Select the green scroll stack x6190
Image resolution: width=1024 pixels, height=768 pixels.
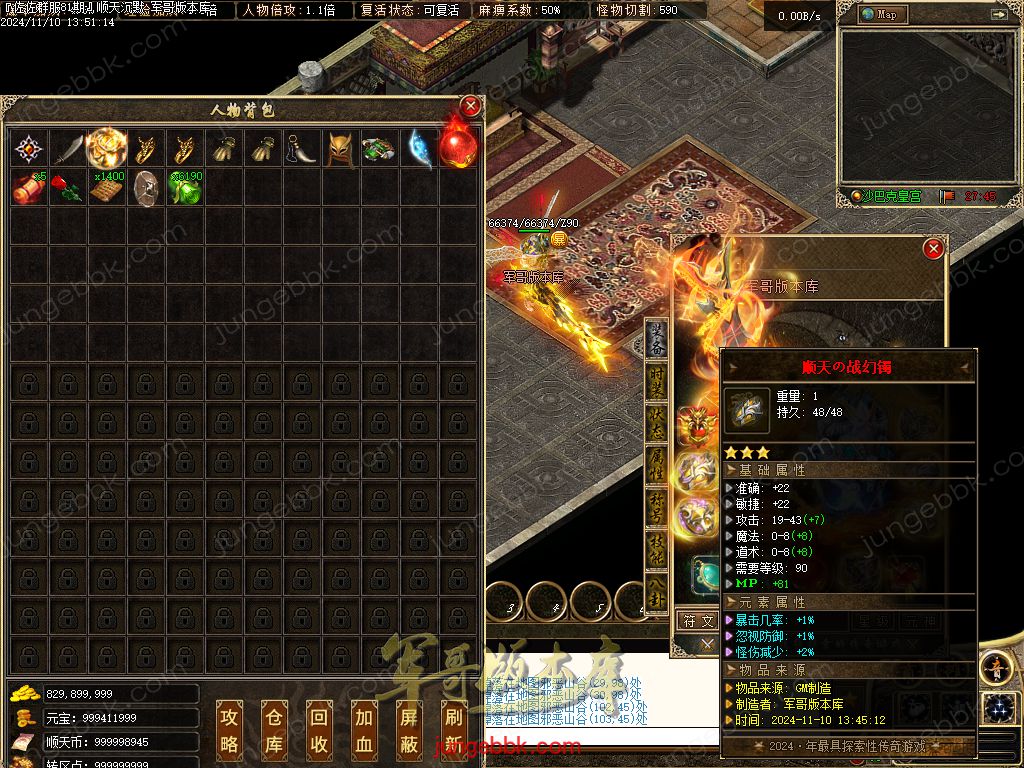point(185,188)
